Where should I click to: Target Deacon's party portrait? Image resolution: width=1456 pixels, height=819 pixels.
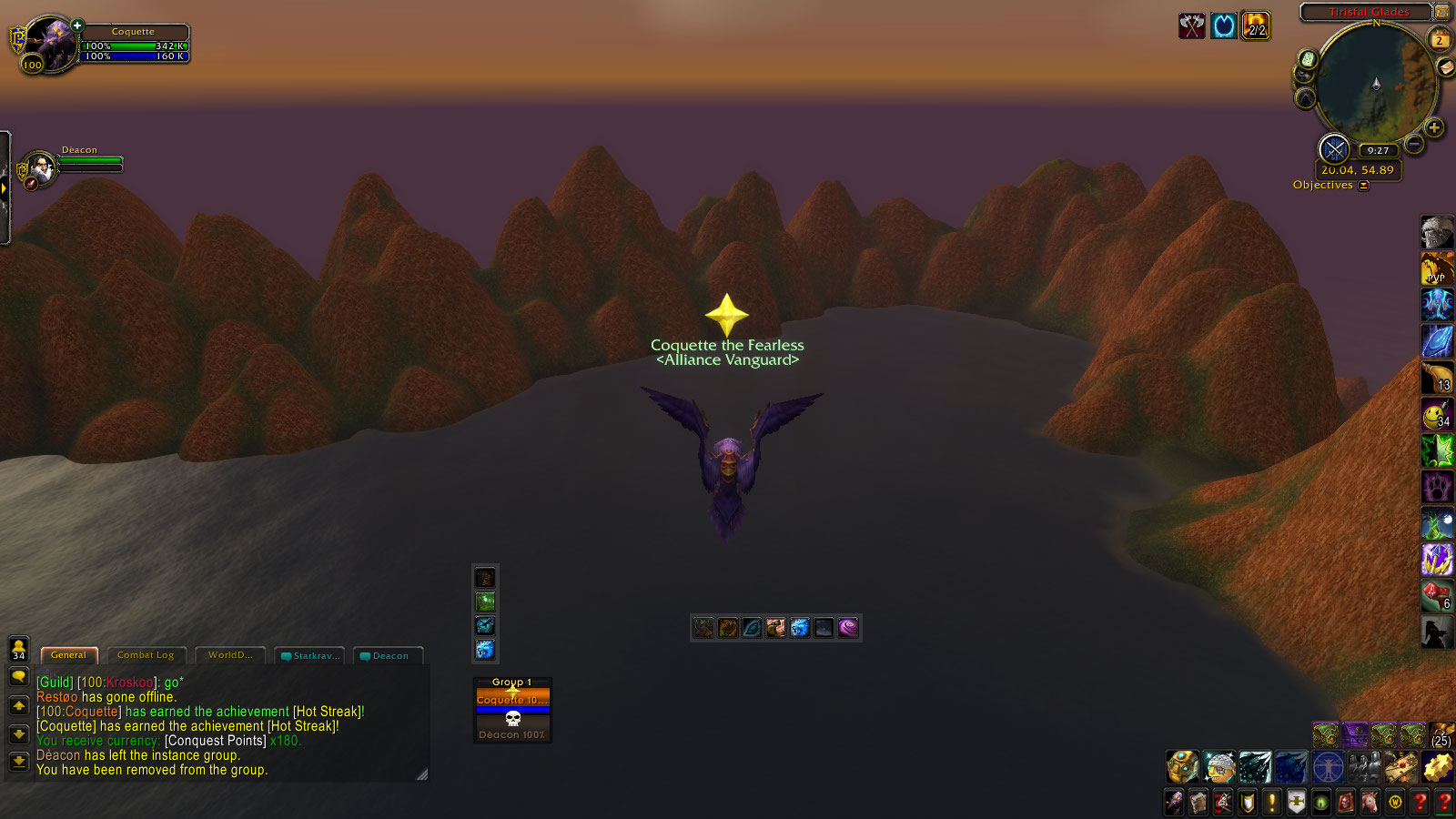[40, 168]
